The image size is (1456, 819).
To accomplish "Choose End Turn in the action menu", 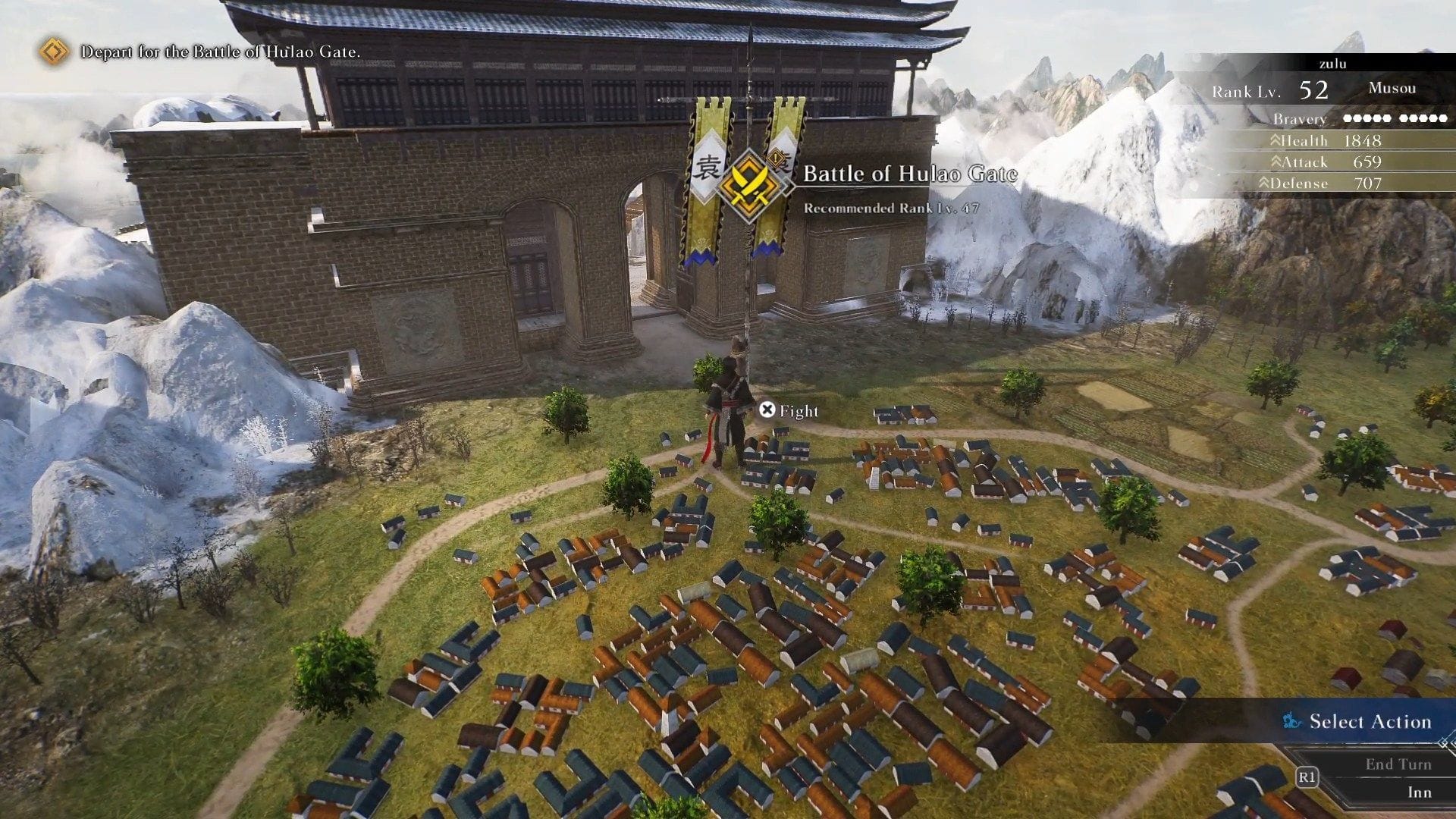I will coord(1398,764).
